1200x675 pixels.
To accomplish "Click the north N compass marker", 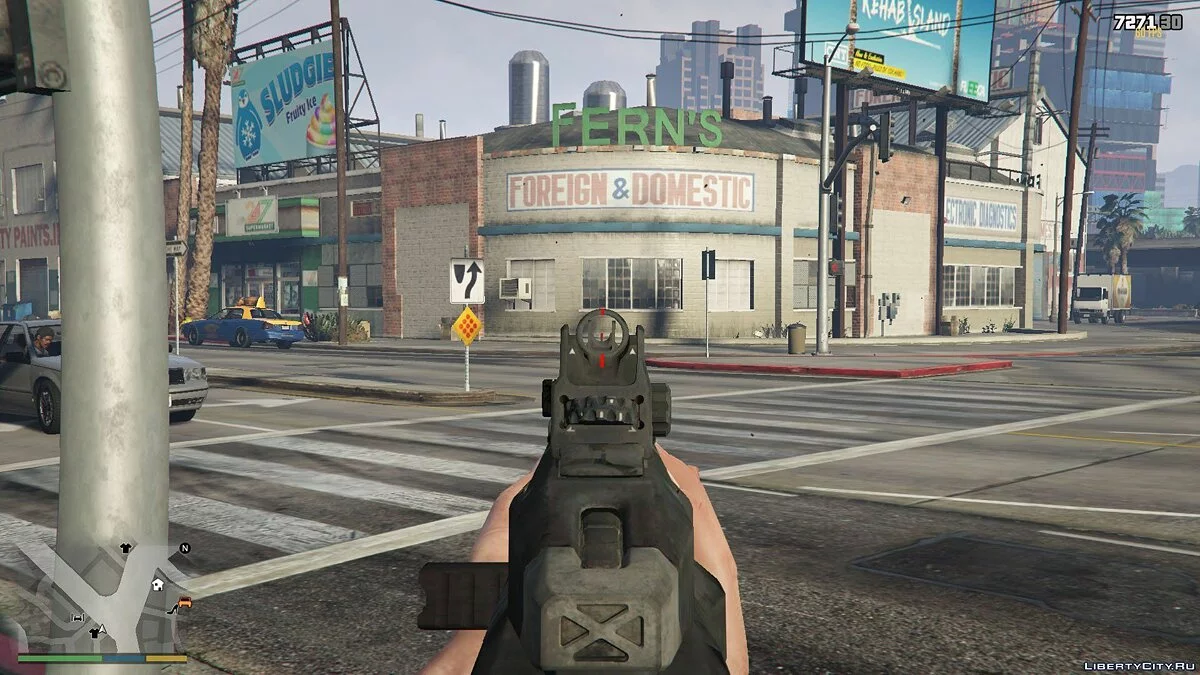I will point(184,548).
